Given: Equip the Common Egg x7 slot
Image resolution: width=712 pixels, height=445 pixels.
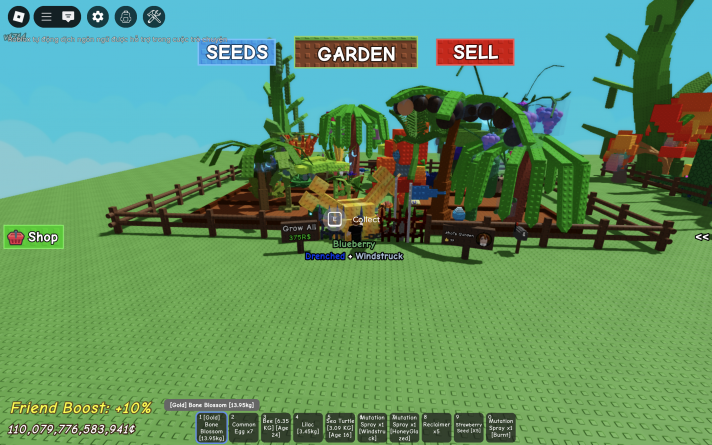Looking at the screenshot, I should tap(244, 428).
